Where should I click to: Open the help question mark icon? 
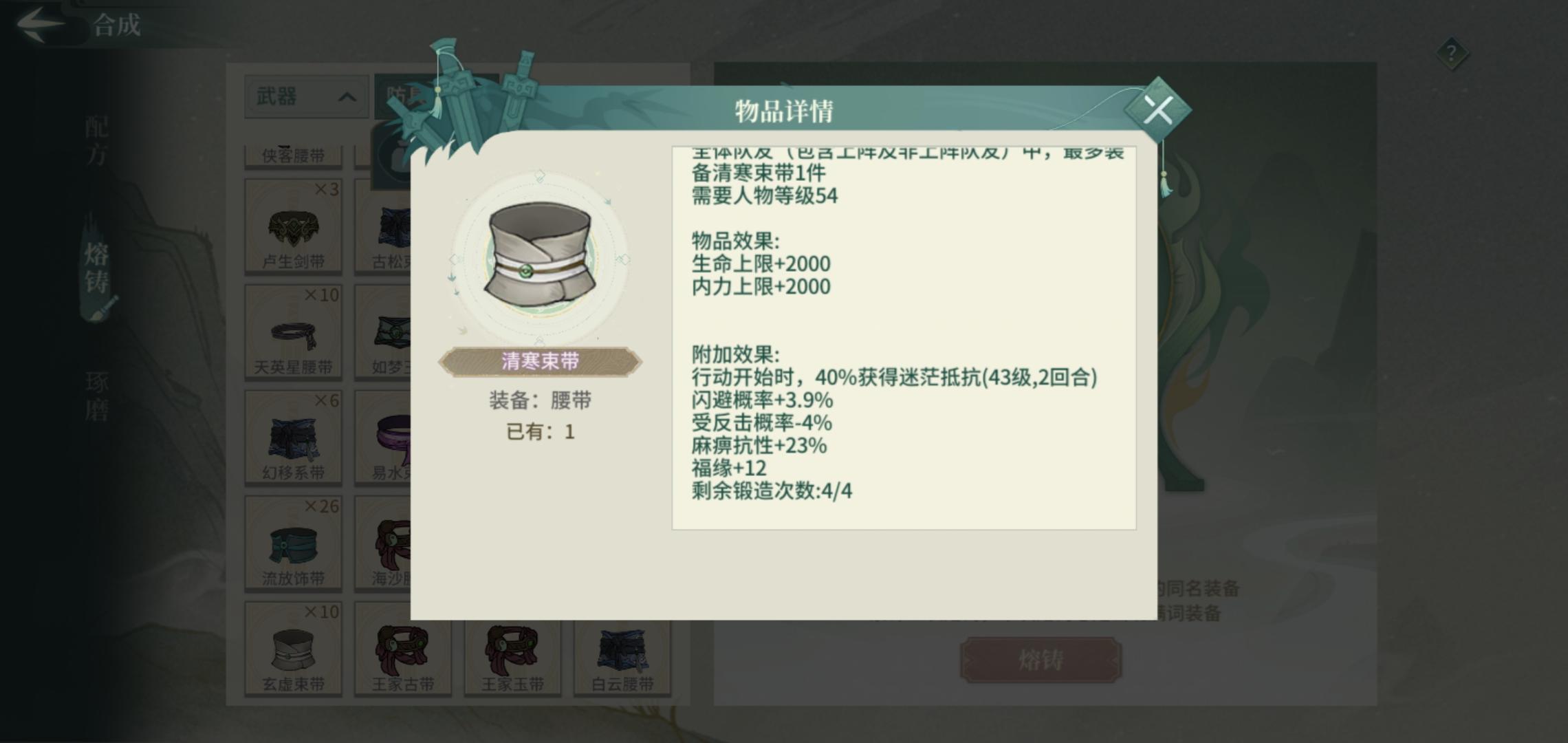point(1451,54)
